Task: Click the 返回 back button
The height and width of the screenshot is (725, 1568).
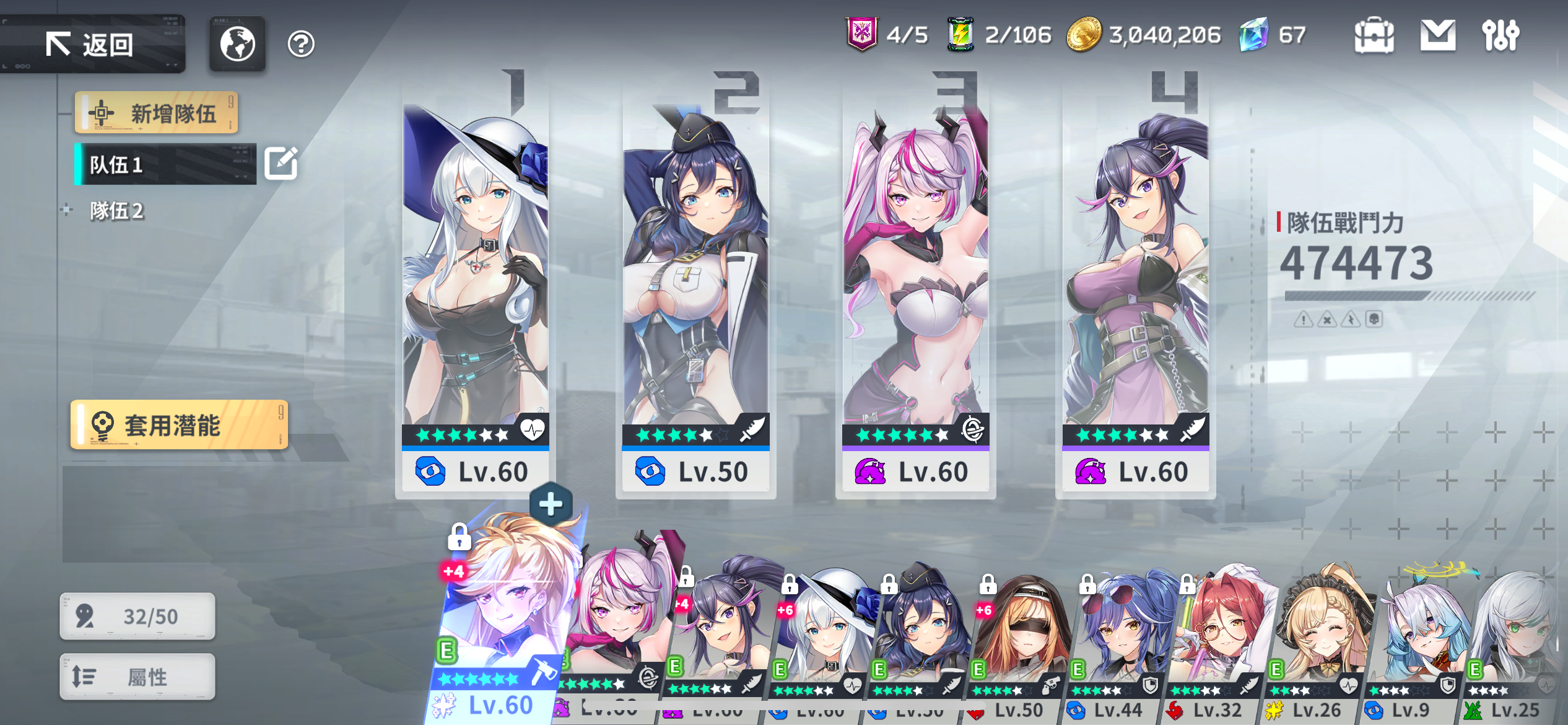Action: [x=92, y=45]
